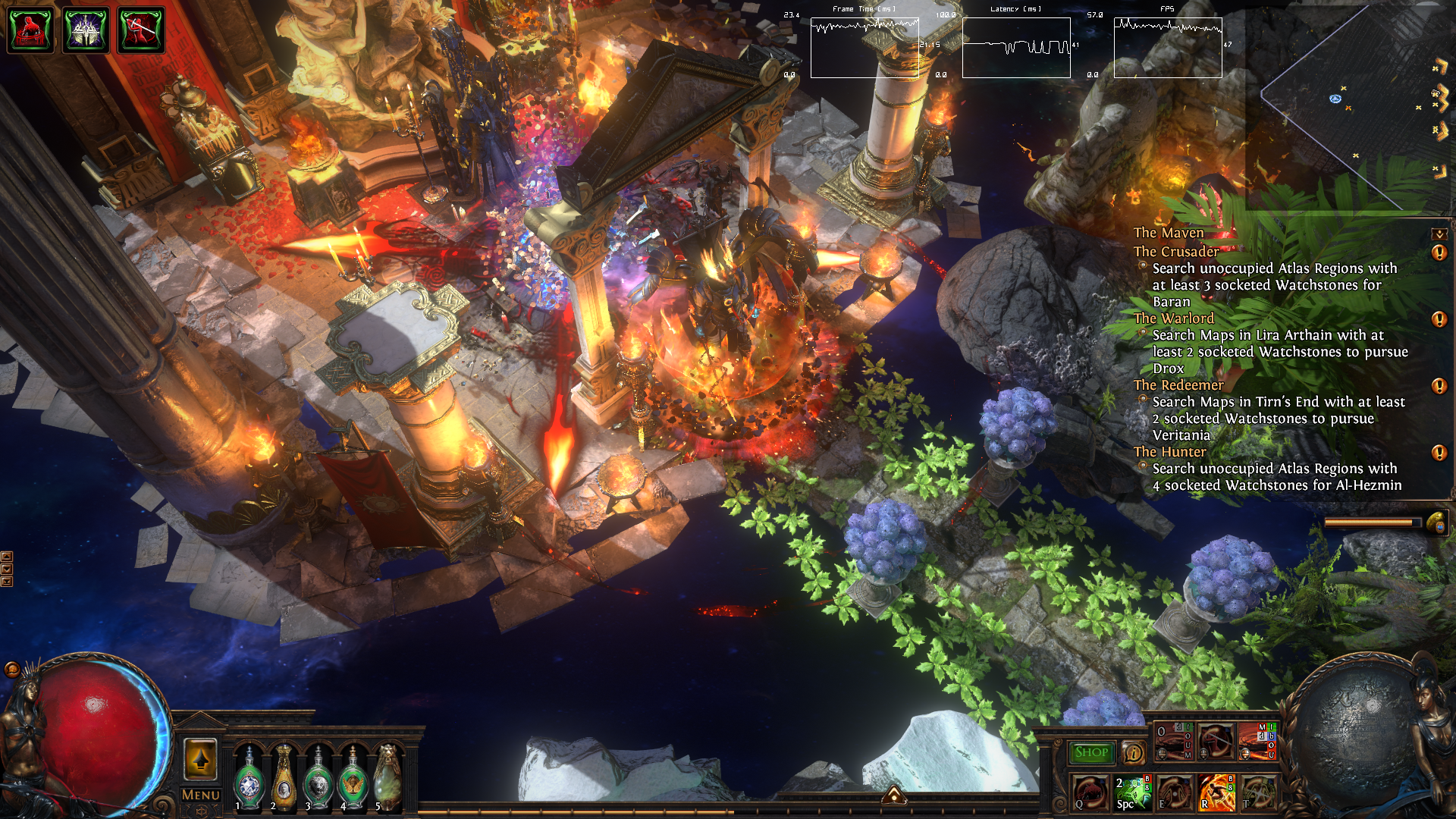The width and height of the screenshot is (1456, 819).
Task: Select the T skill slot
Action: tap(1258, 792)
